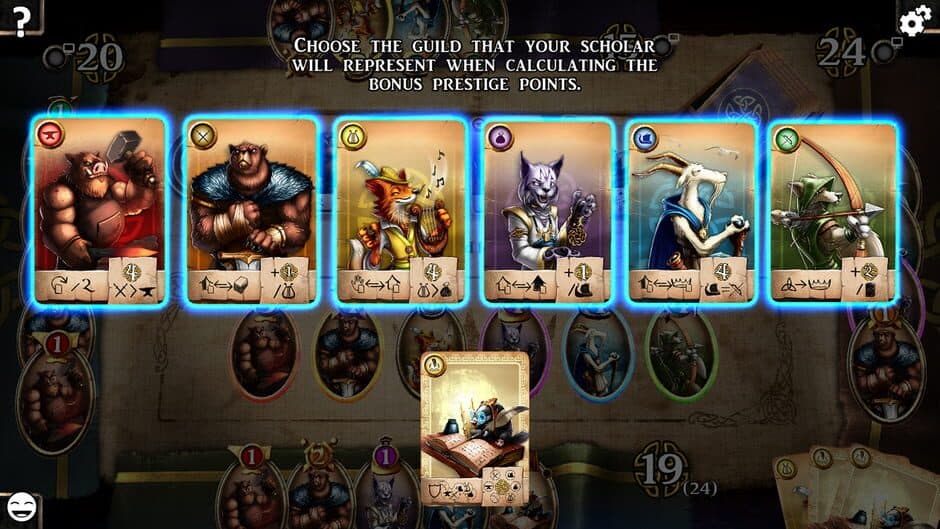Choose the boar blacksmith guild card
This screenshot has height=529, width=940.
pos(99,209)
